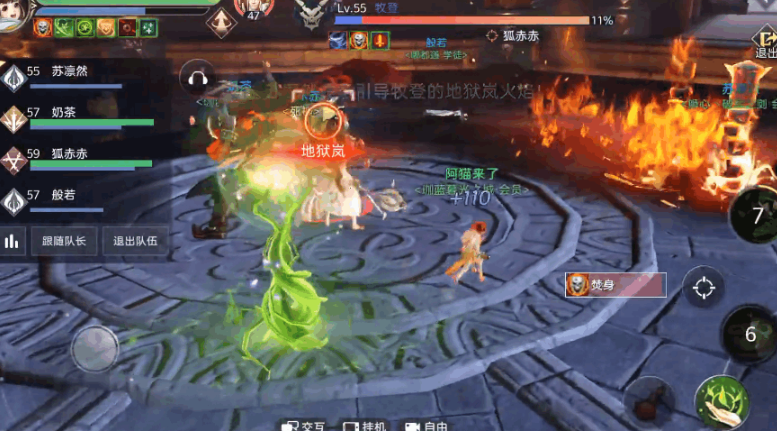Activate the skill showing cooldown 6
The width and height of the screenshot is (777, 431).
(750, 334)
